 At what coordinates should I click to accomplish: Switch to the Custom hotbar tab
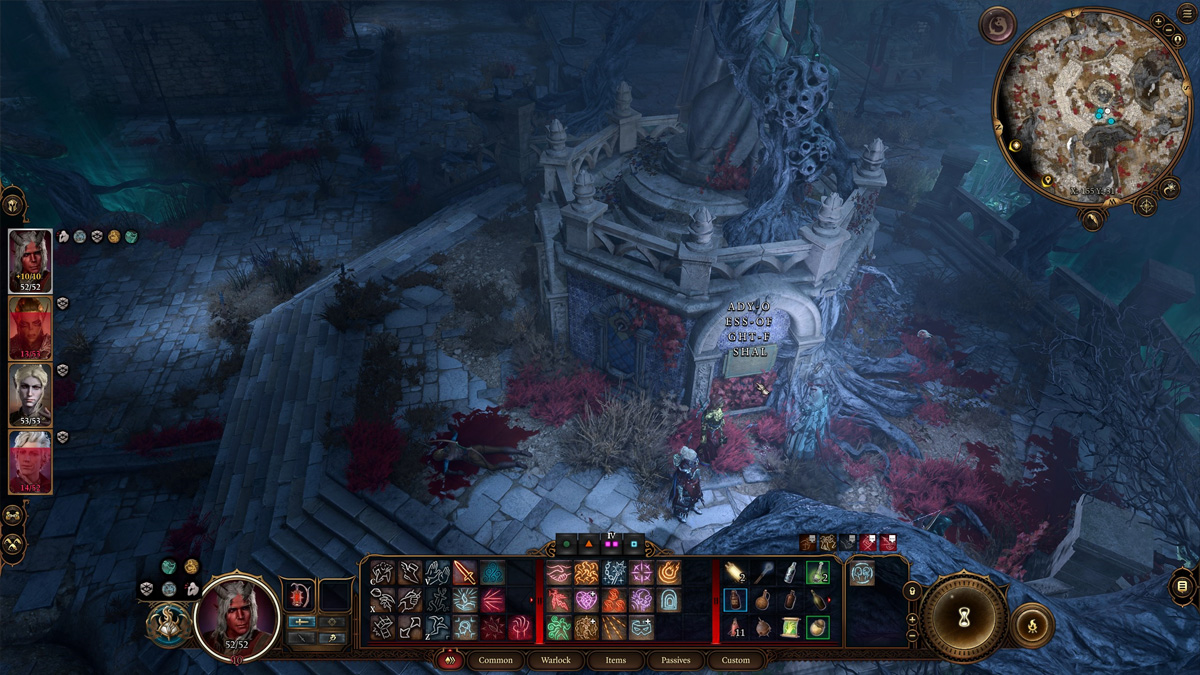[735, 660]
